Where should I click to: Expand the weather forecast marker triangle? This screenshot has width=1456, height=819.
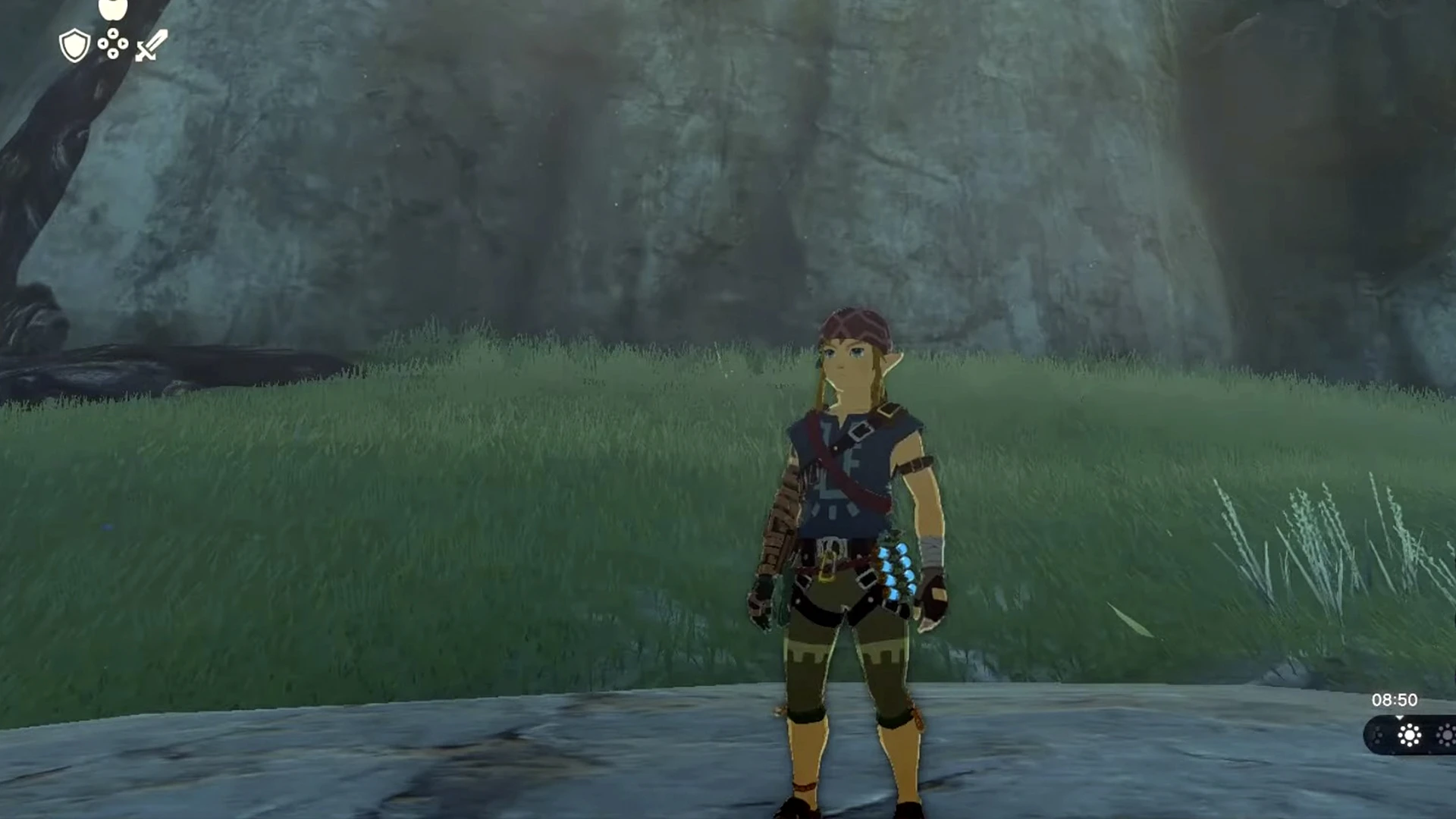click(x=1400, y=717)
